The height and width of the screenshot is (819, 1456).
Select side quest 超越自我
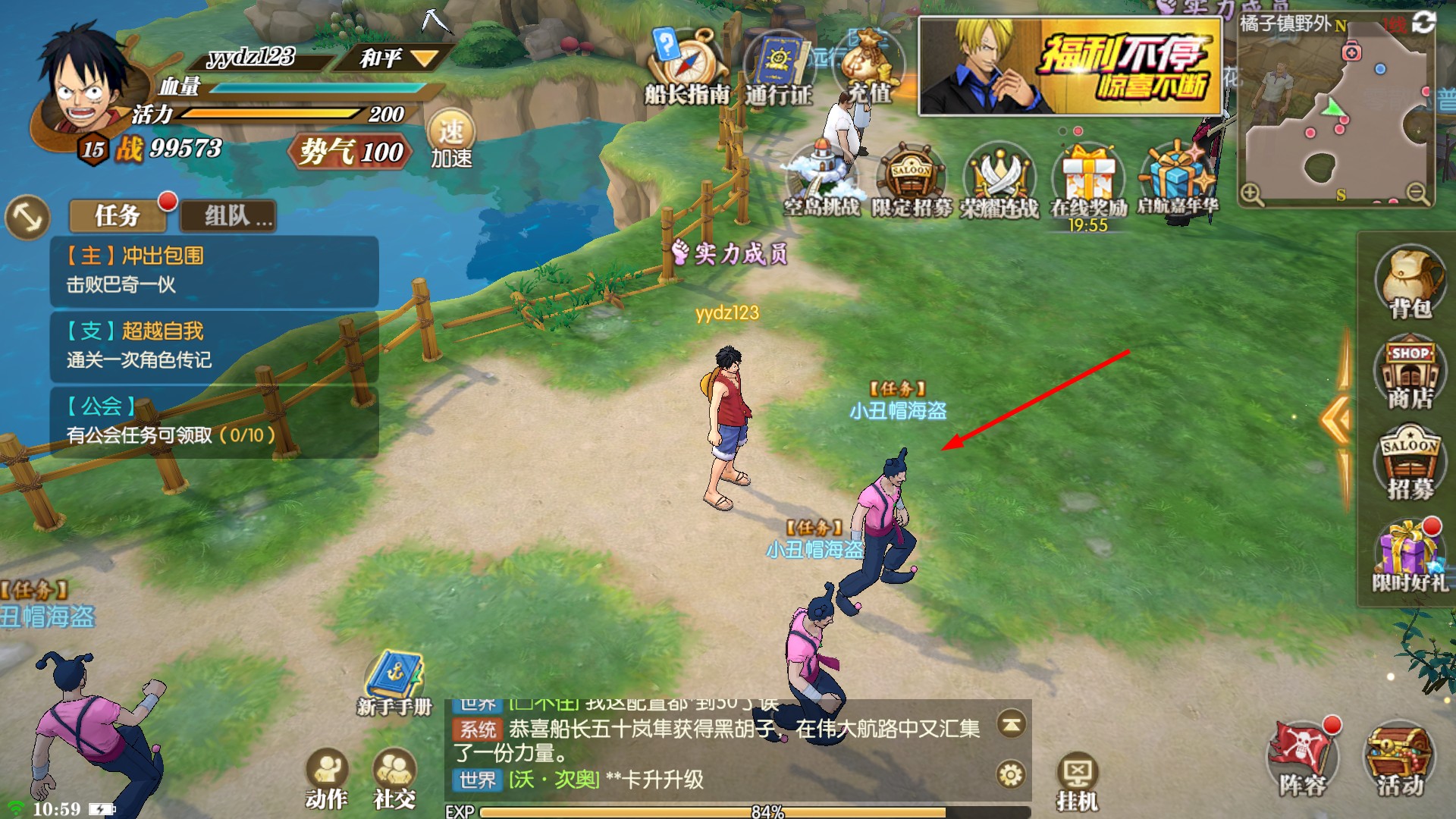(x=214, y=345)
